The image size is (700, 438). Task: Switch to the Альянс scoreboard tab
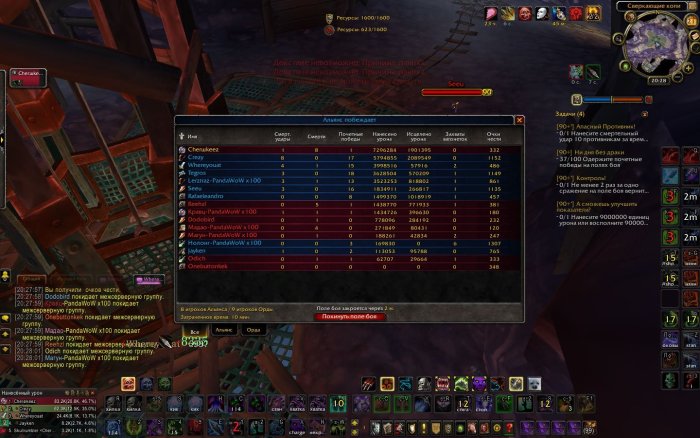[x=224, y=329]
